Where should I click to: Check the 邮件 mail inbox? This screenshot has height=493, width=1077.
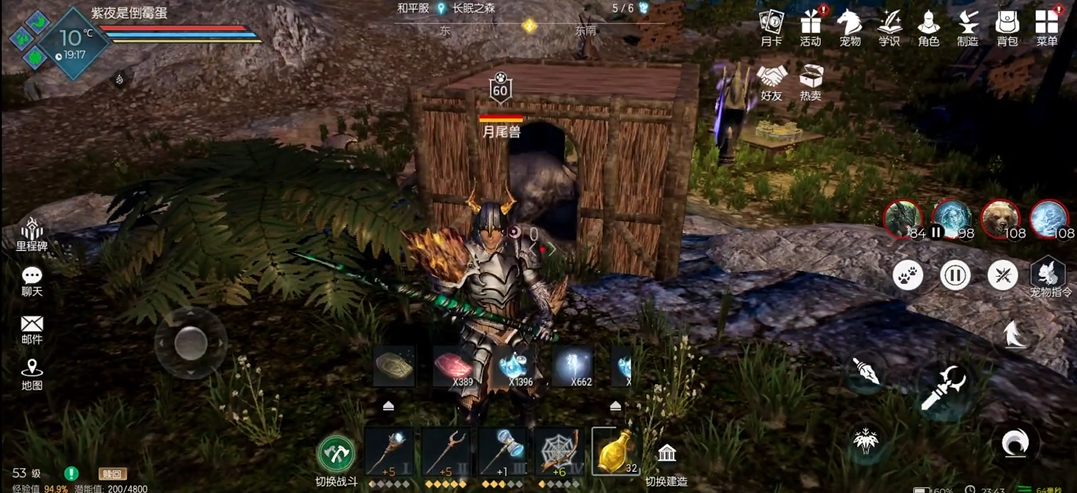[32, 328]
